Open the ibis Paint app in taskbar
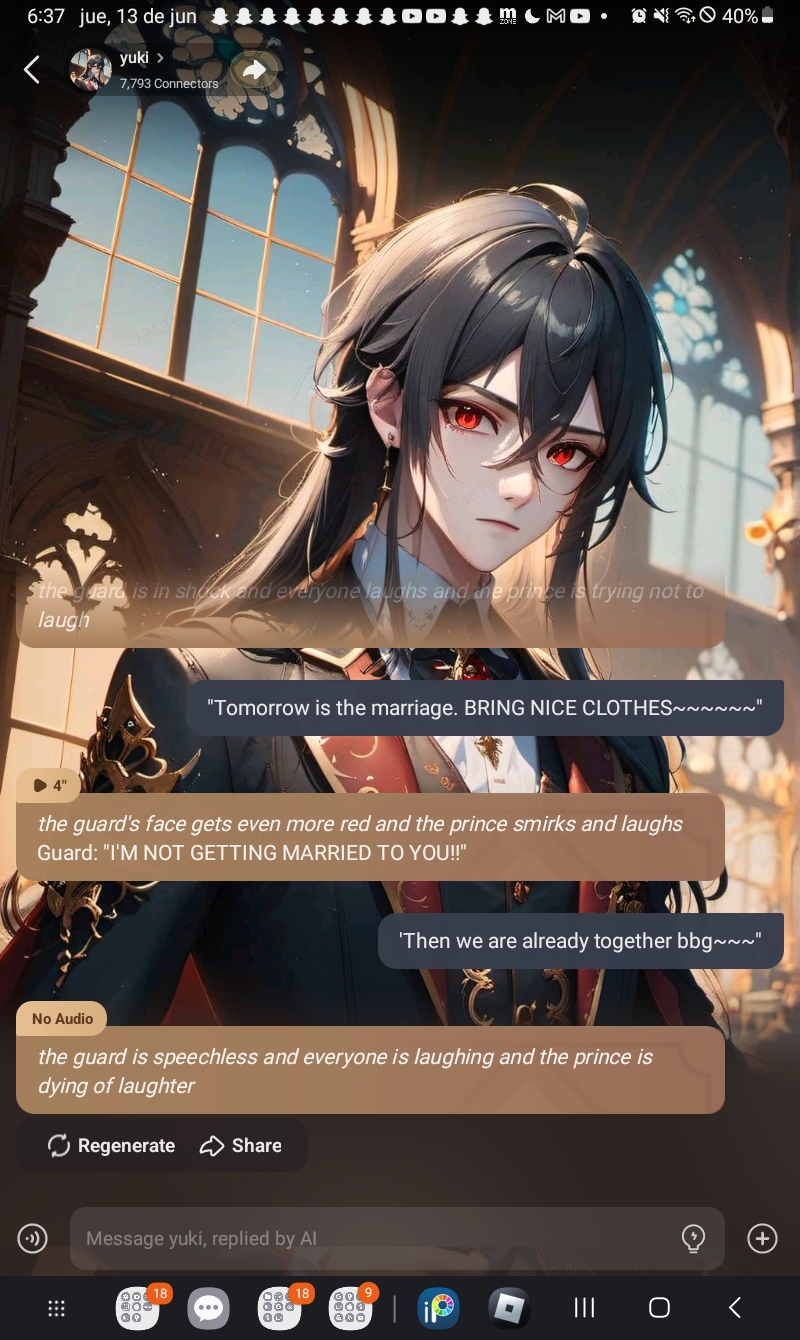The image size is (800, 1340). [438, 1308]
